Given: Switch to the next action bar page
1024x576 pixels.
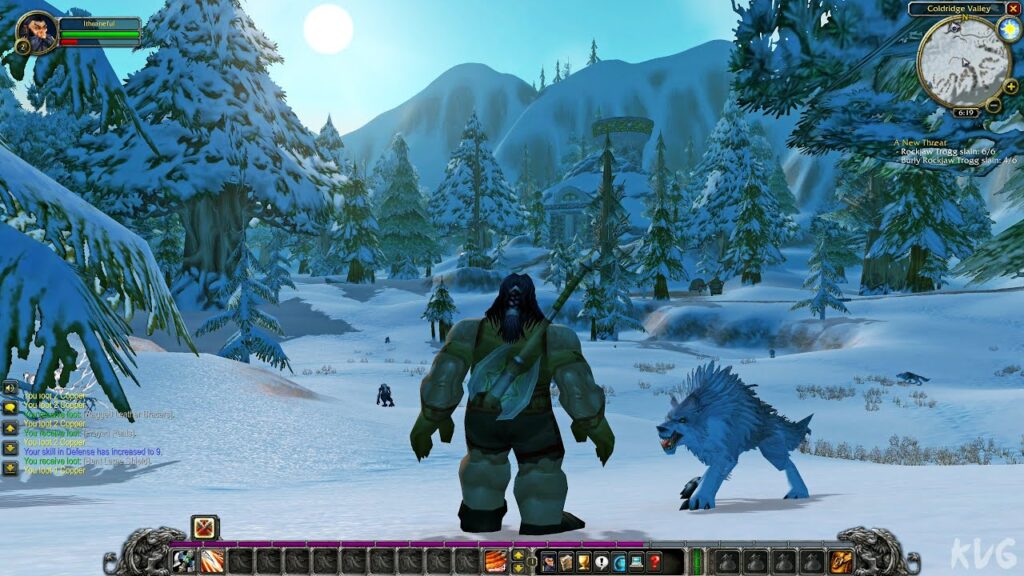Looking at the screenshot, I should [x=518, y=555].
